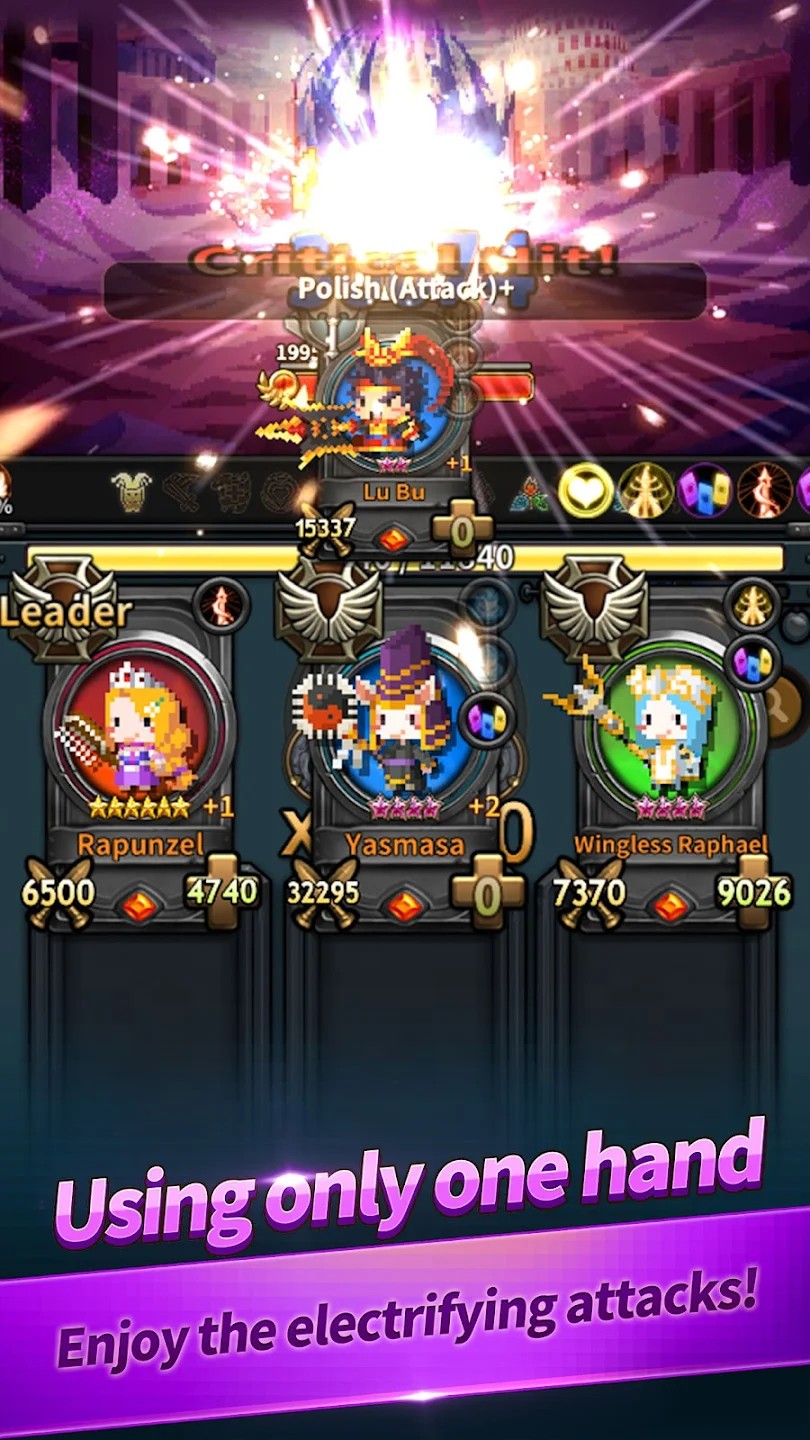Tap Yasmasa's purple cards skill badge
This screenshot has height=1440, width=810.
click(x=488, y=719)
